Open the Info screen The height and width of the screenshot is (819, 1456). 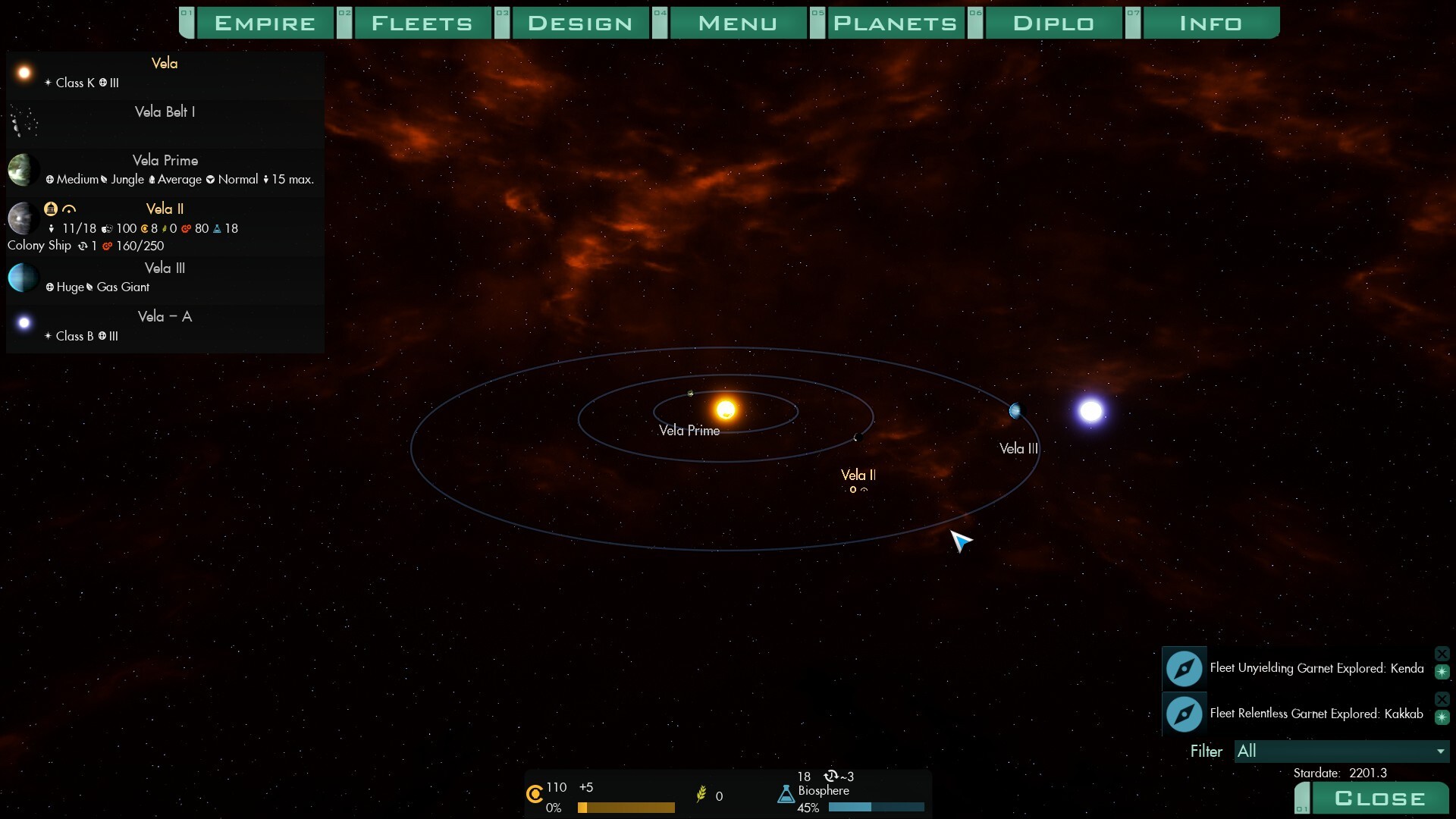1211,24
